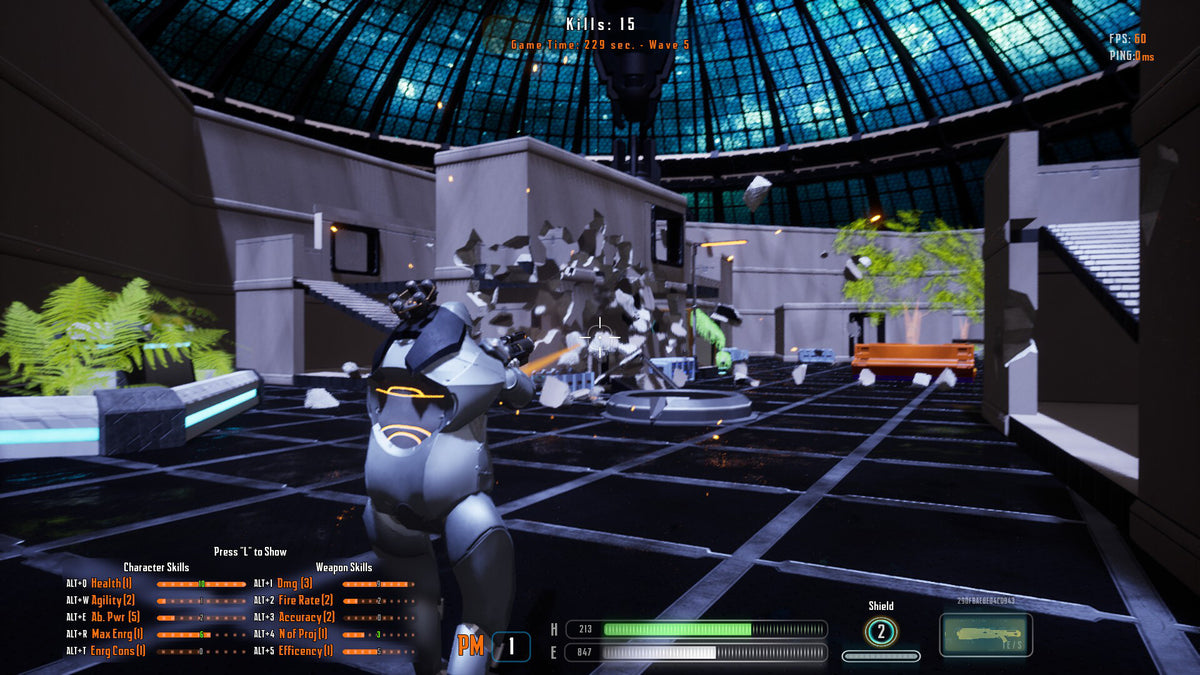The height and width of the screenshot is (675, 1200).
Task: Click the N of Proj weapon skill
Action: click(x=302, y=634)
